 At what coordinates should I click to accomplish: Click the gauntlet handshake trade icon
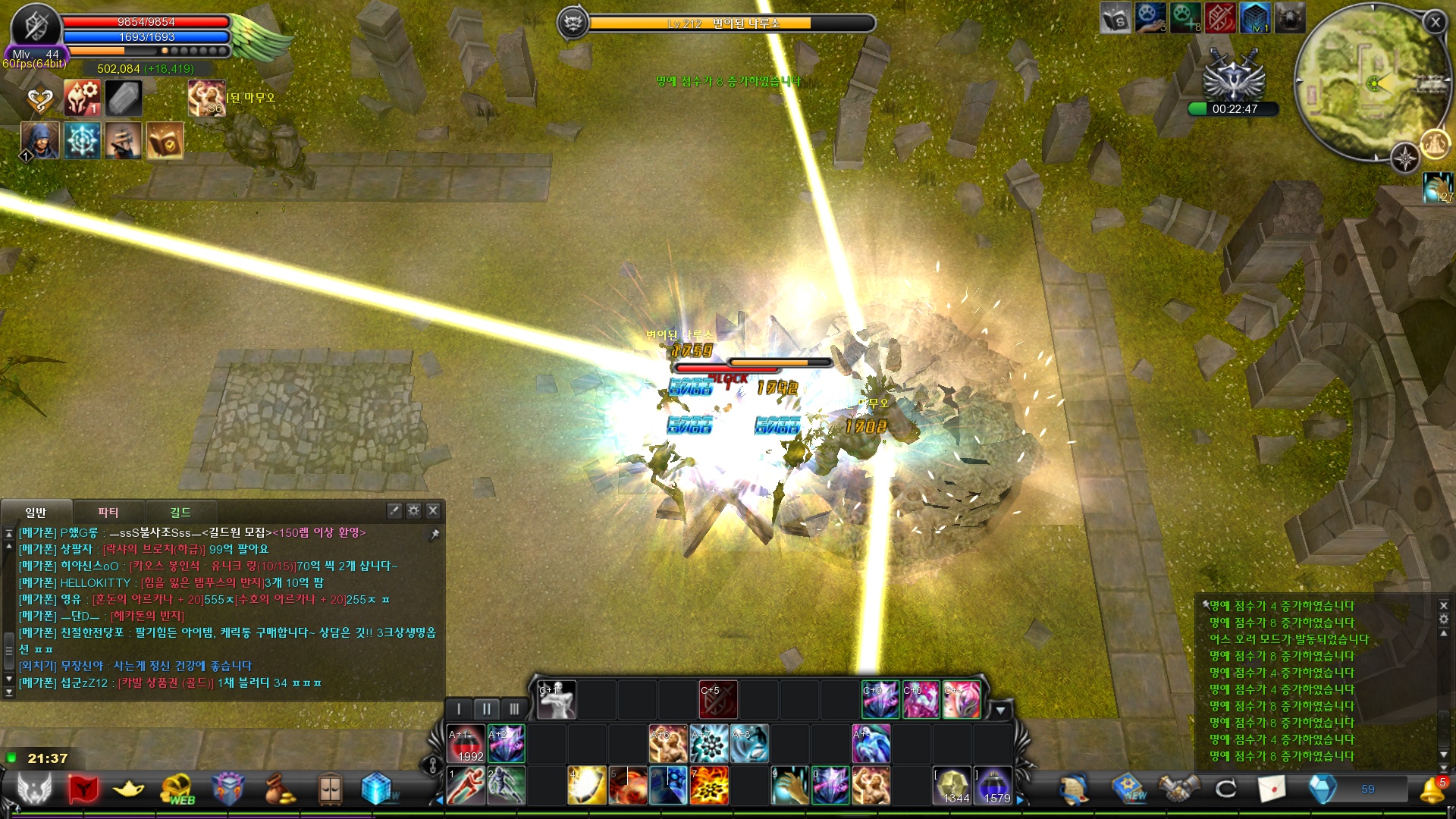tap(1178, 789)
